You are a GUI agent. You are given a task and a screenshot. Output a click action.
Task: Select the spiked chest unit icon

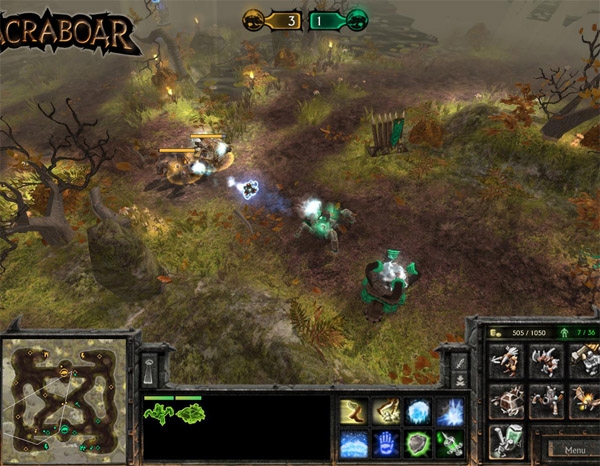pyautogui.click(x=508, y=401)
